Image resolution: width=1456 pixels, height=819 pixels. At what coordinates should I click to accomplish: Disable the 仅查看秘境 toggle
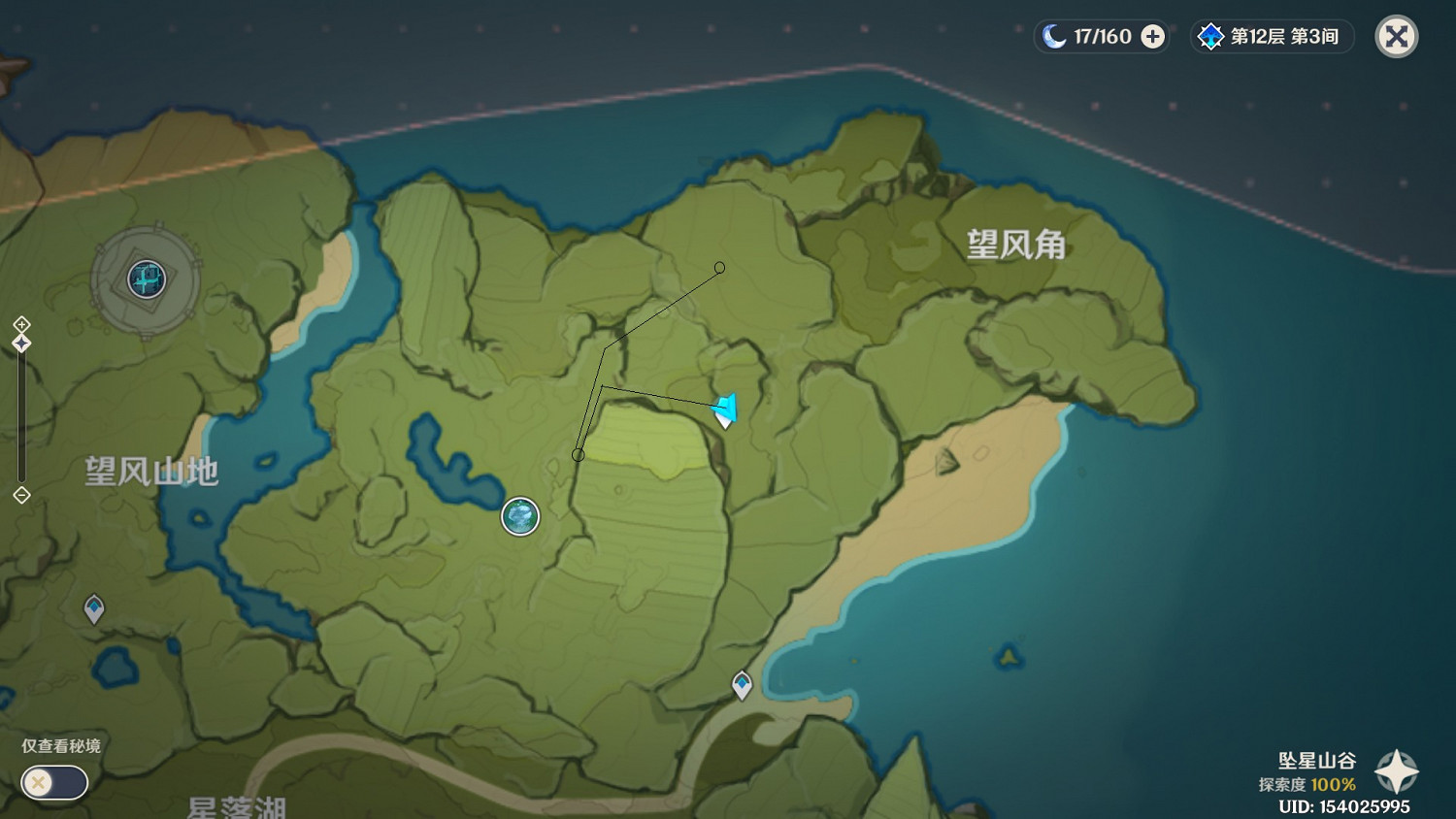click(x=53, y=782)
